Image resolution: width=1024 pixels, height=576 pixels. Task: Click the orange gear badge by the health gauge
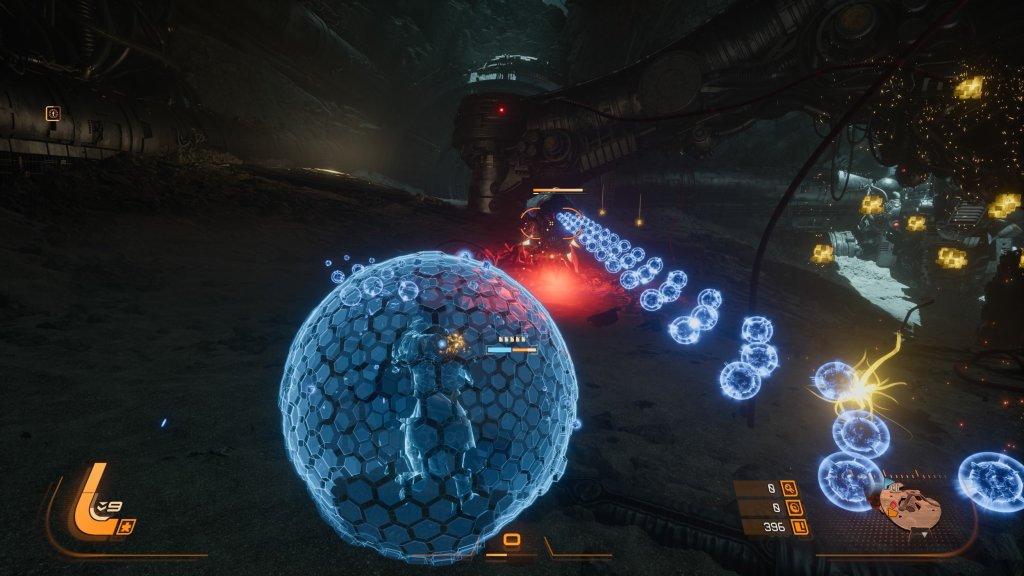[125, 526]
